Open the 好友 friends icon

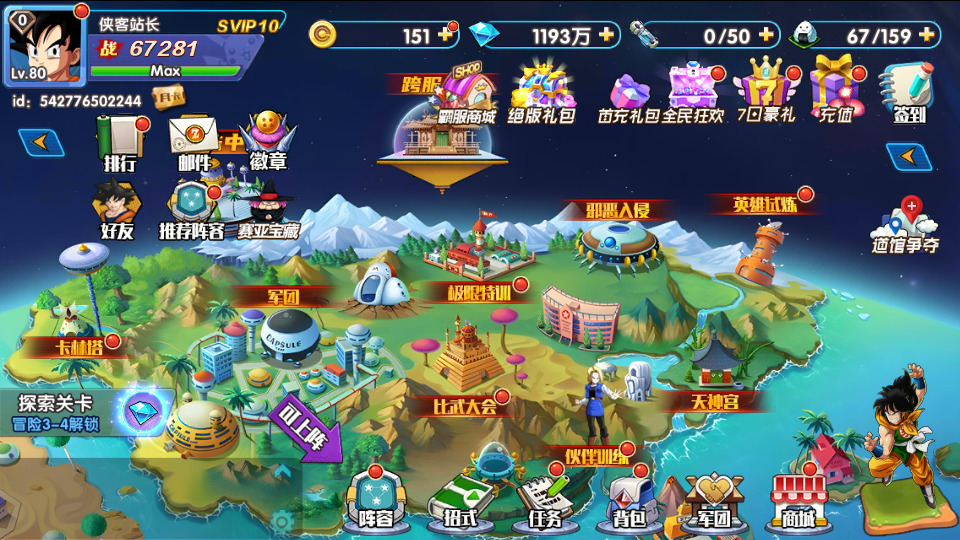point(117,211)
